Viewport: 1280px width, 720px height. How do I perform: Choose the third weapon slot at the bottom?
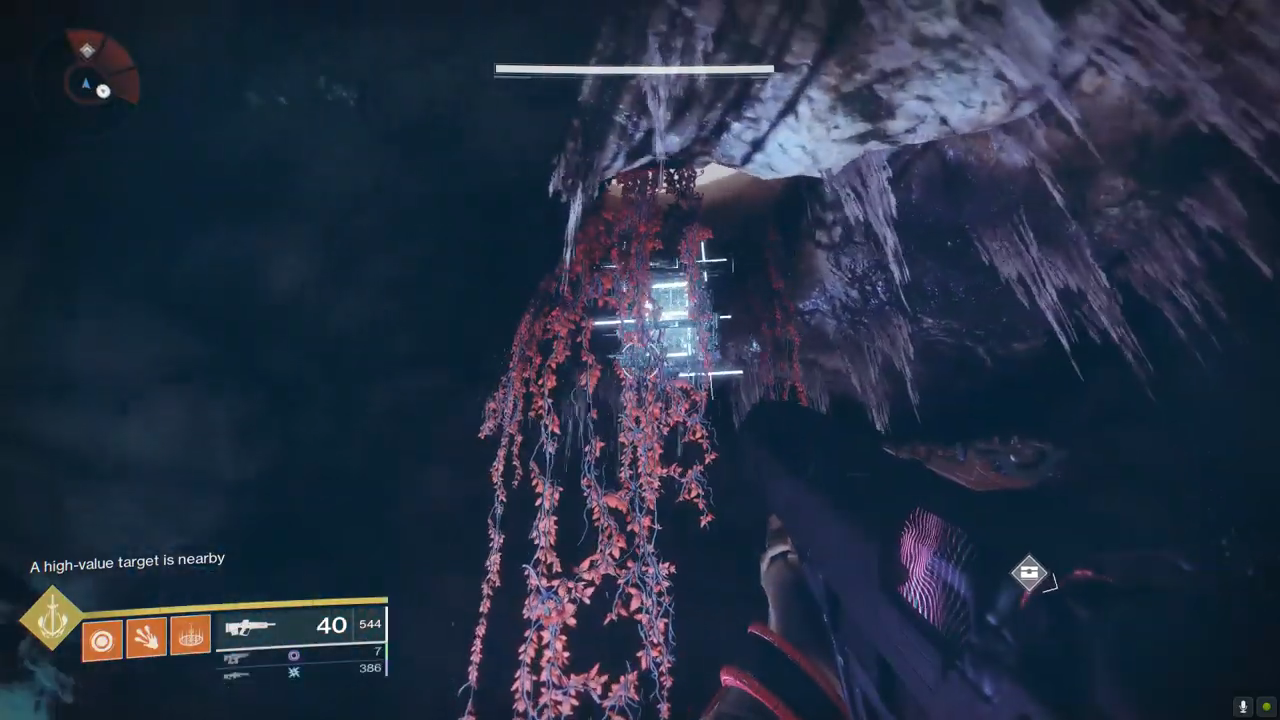pos(299,672)
